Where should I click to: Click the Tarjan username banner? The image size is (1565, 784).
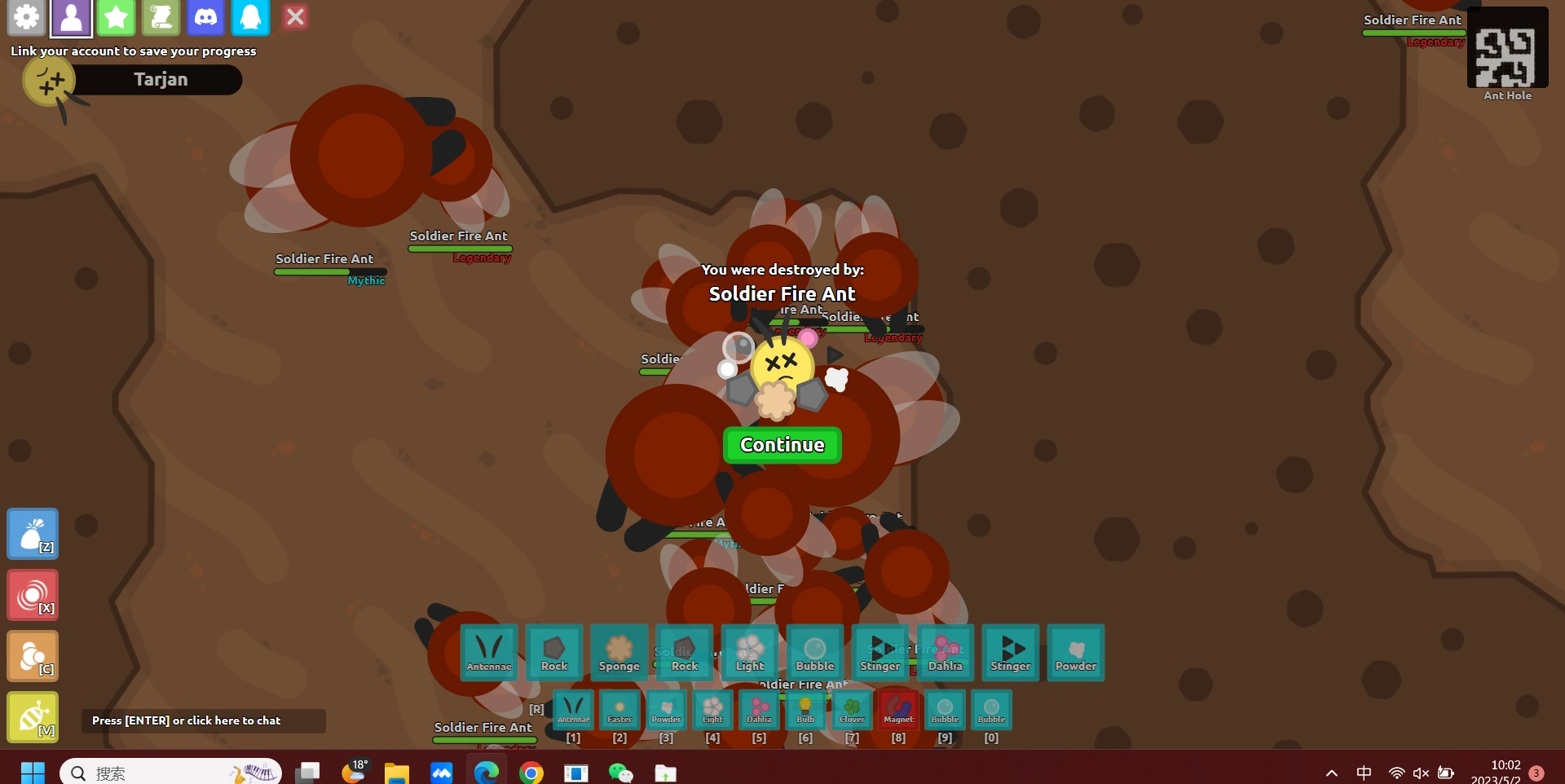point(160,80)
